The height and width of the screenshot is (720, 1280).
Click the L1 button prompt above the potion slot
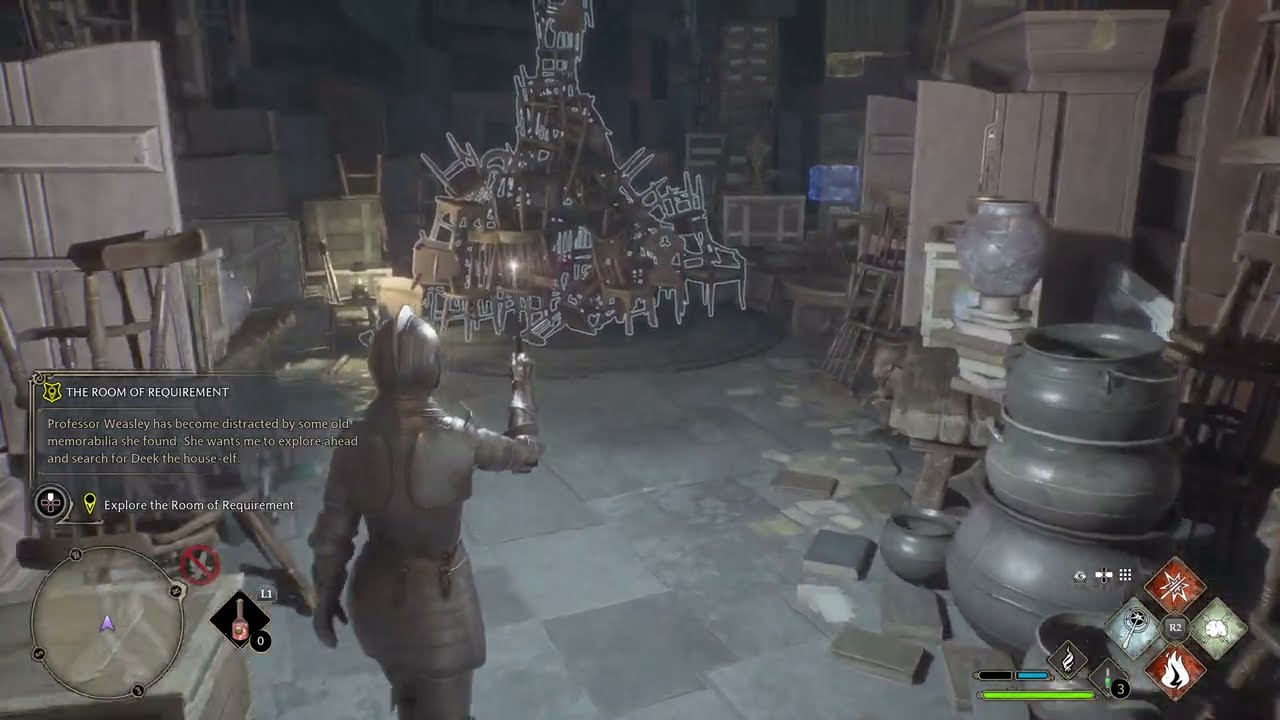pos(266,592)
